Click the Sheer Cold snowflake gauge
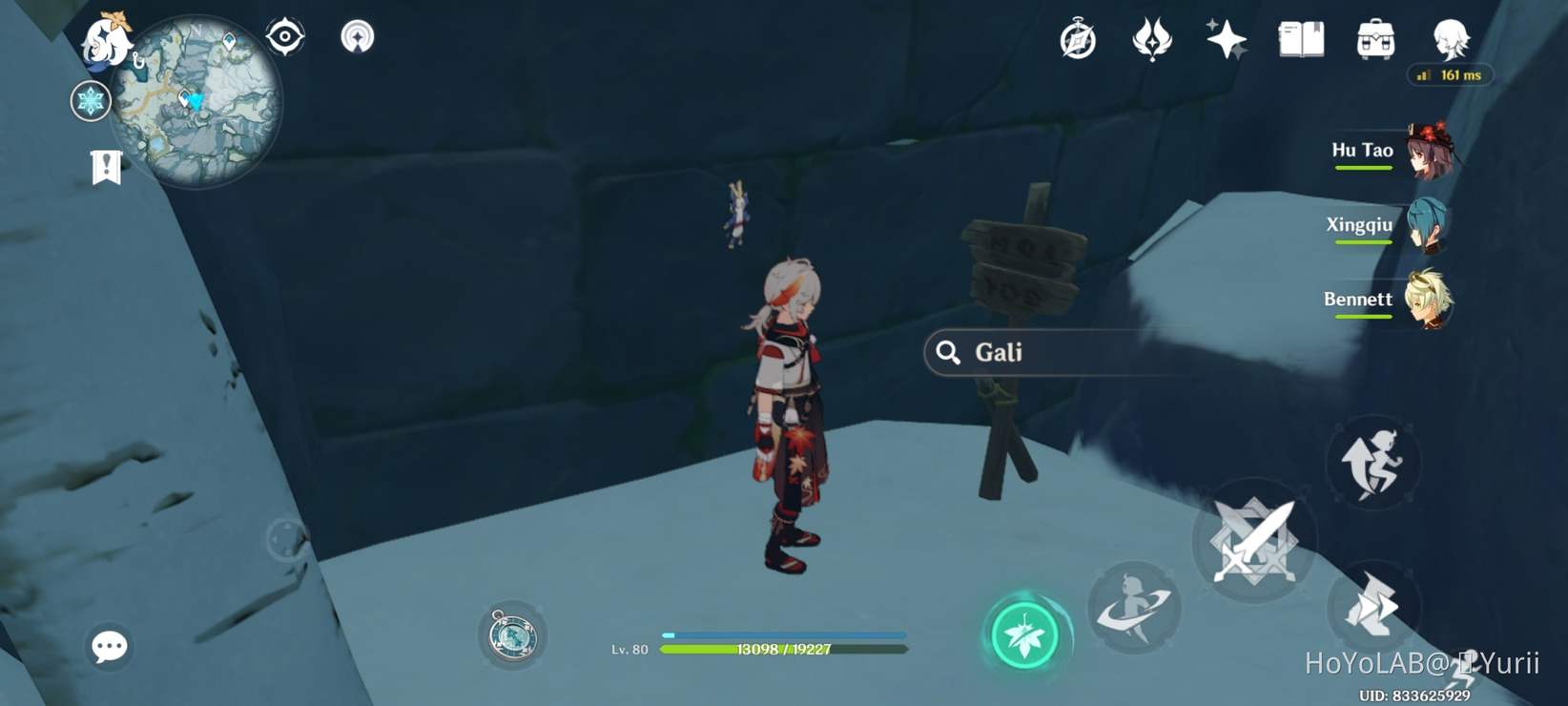 point(90,101)
